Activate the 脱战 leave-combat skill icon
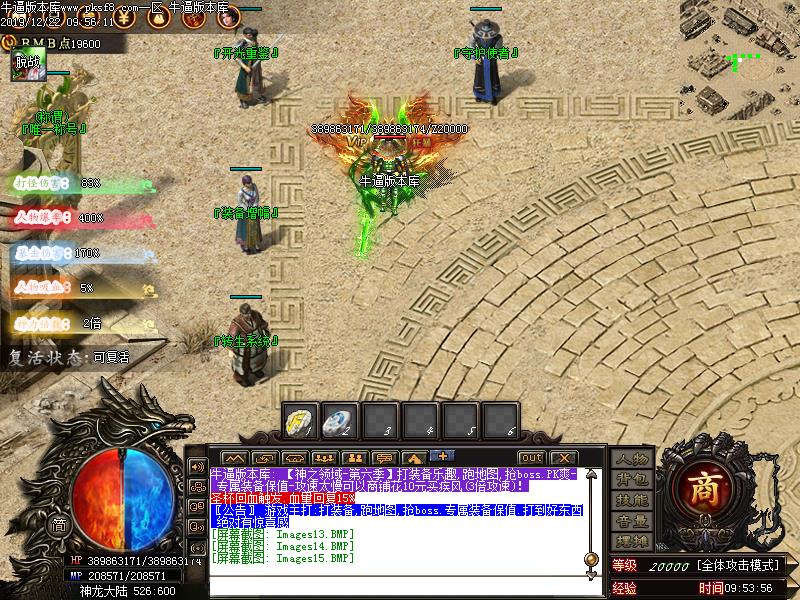This screenshot has height=600, width=800. [x=26, y=64]
